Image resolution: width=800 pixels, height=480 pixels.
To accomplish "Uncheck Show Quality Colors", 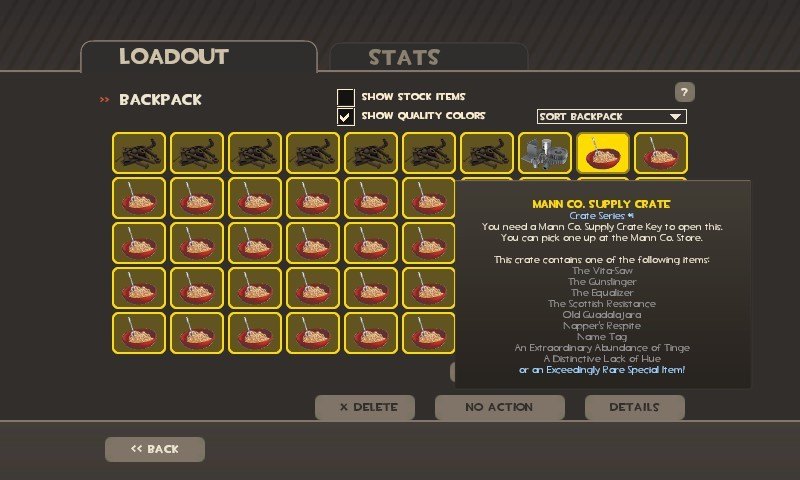I will [x=346, y=116].
